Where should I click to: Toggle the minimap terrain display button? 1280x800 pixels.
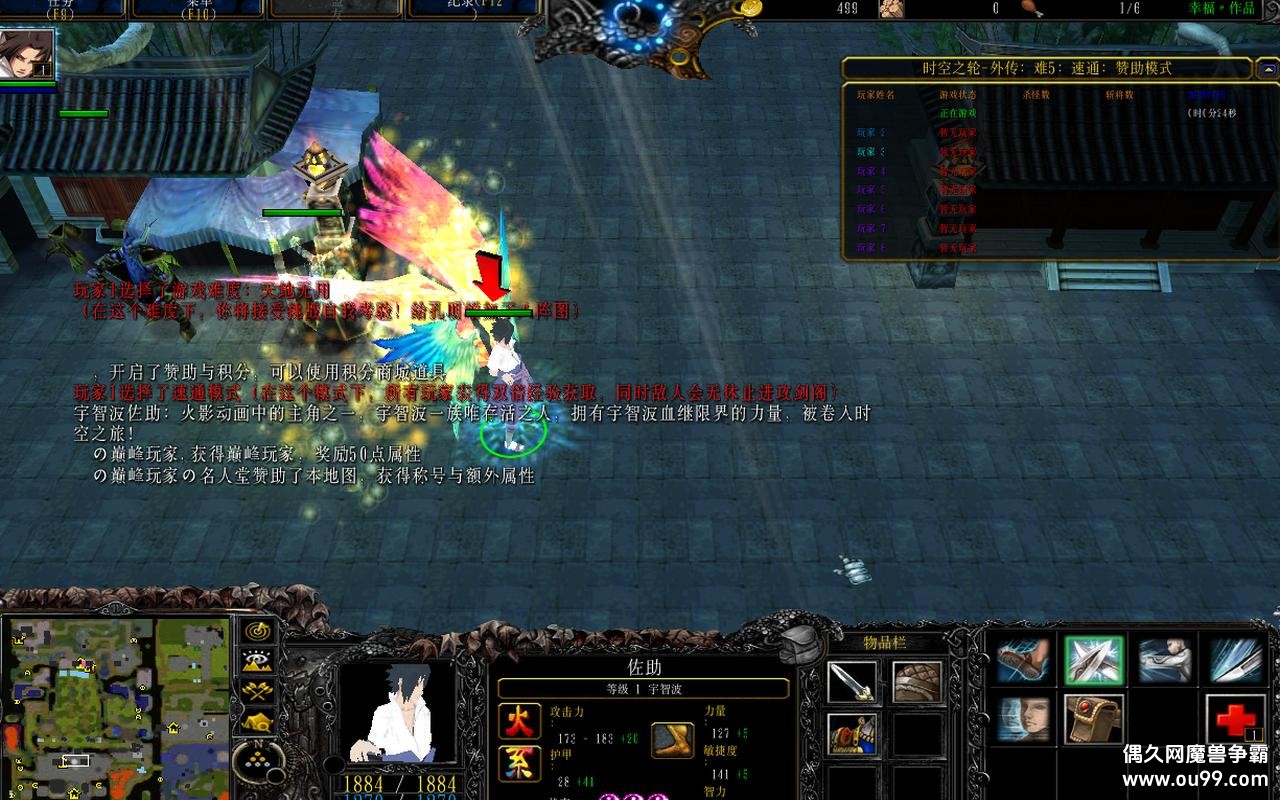[258, 661]
